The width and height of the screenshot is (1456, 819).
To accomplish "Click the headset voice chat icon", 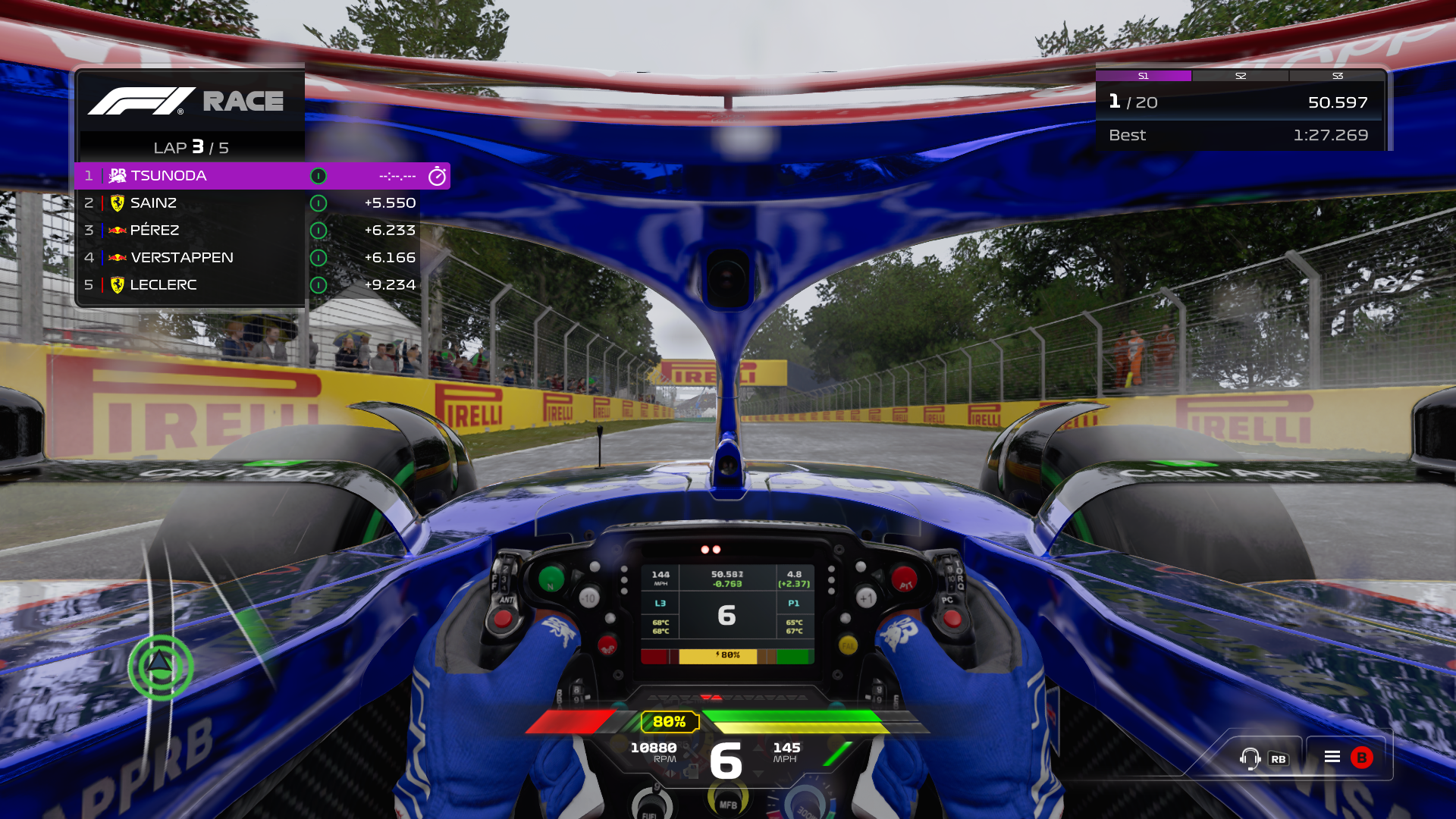I will (x=1249, y=756).
